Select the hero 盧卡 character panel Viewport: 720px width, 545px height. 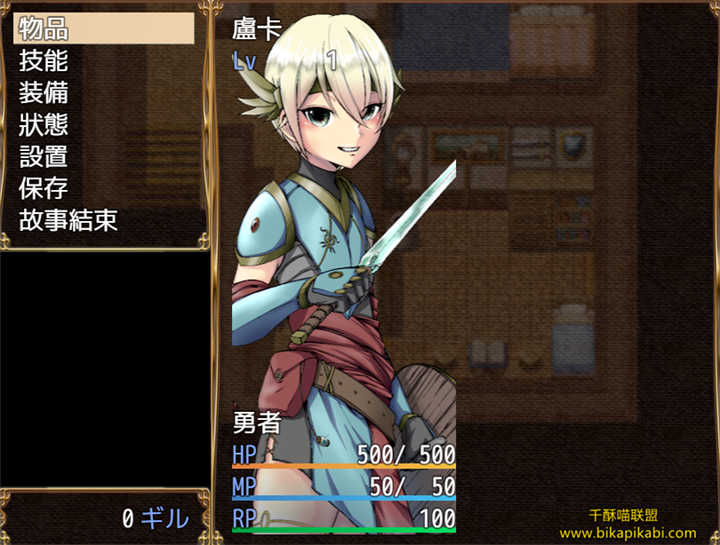[x=344, y=270]
